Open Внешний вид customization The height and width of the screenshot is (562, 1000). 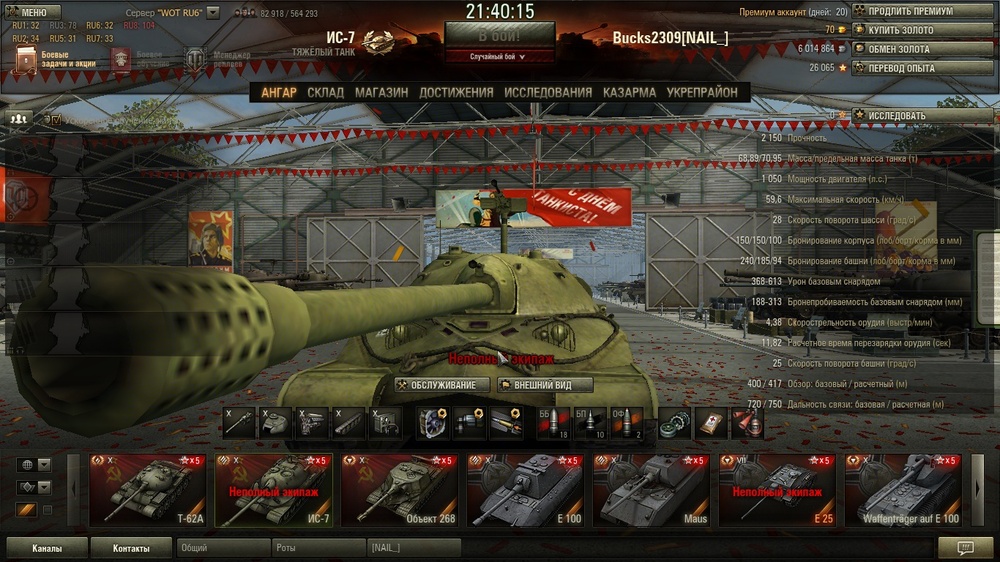[x=546, y=385]
